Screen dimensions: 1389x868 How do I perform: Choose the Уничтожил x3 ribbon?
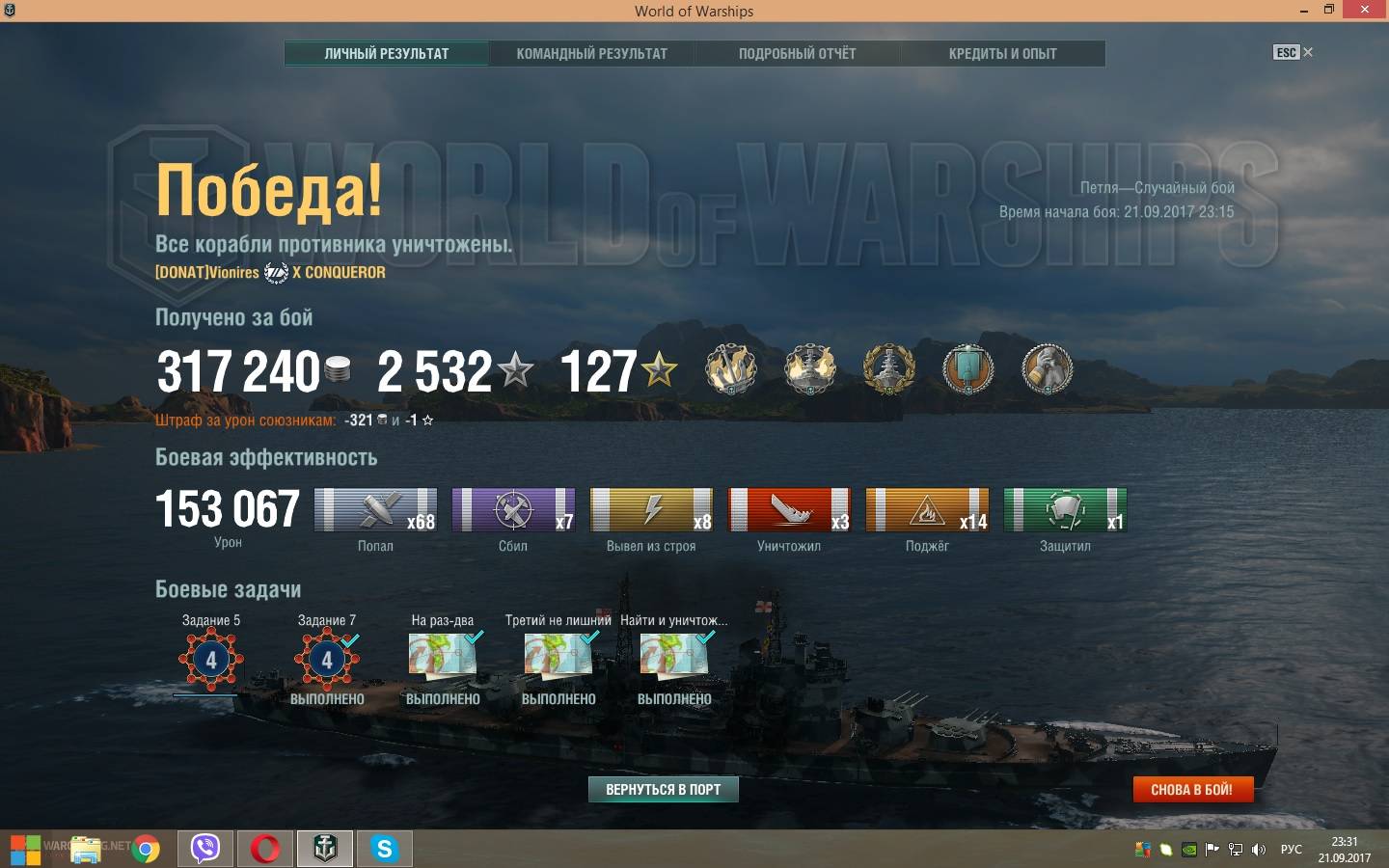click(789, 510)
